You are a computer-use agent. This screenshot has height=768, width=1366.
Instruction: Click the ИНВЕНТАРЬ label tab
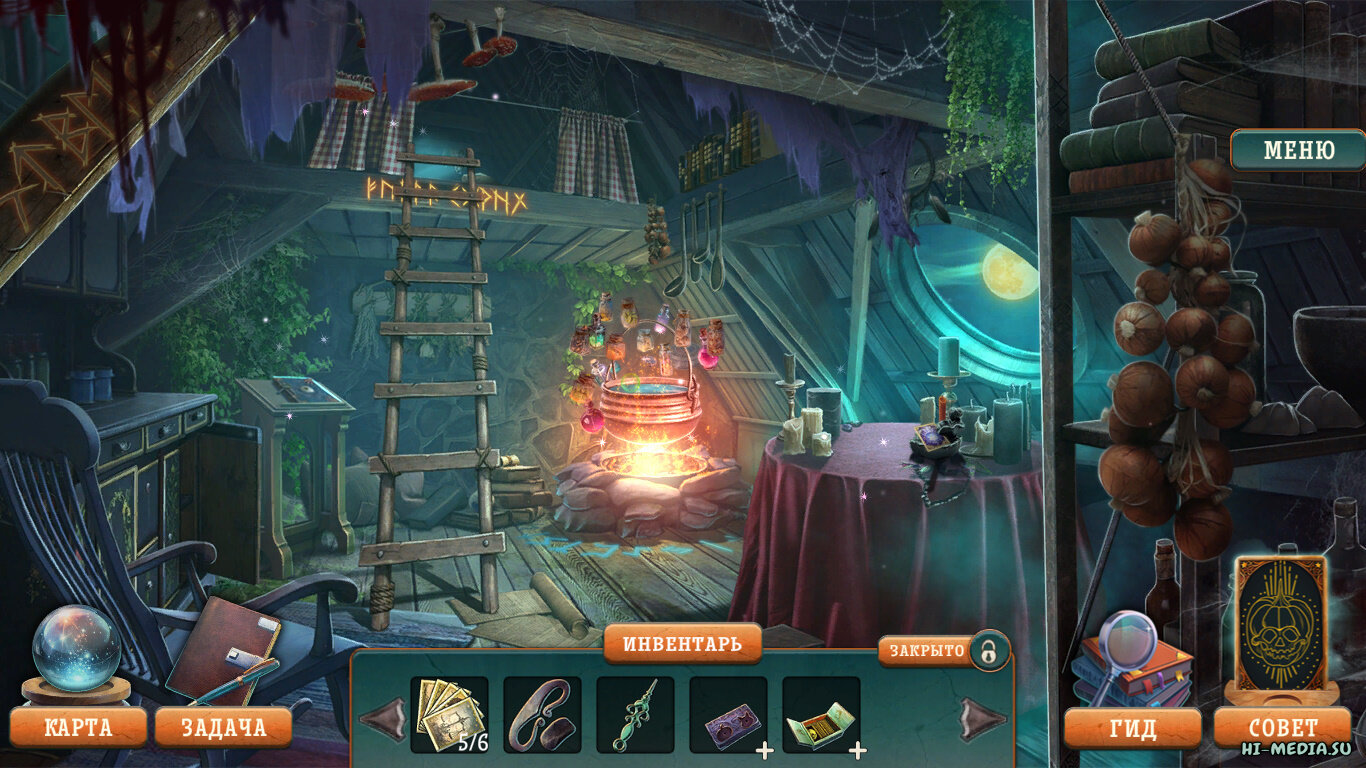(682, 644)
